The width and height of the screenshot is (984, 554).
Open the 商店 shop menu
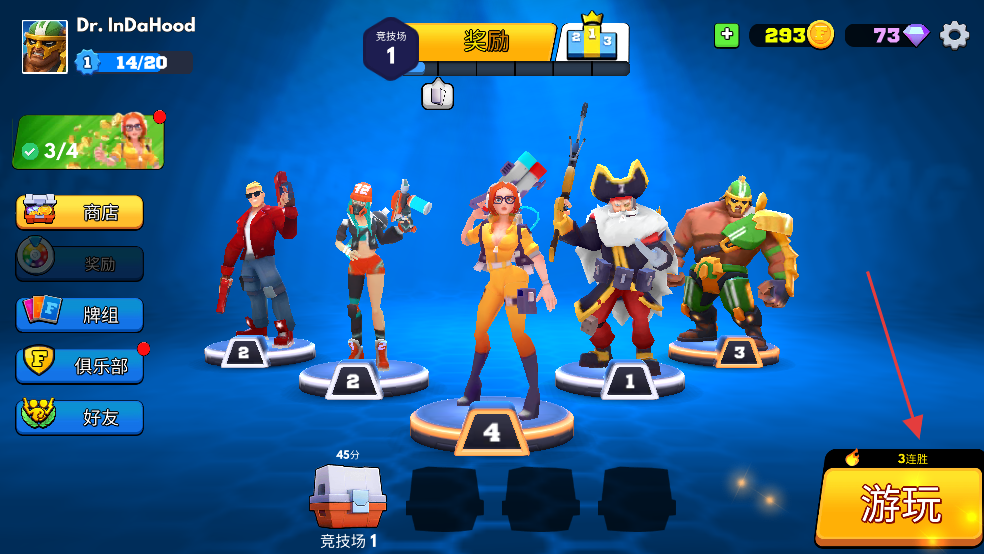[x=80, y=212]
